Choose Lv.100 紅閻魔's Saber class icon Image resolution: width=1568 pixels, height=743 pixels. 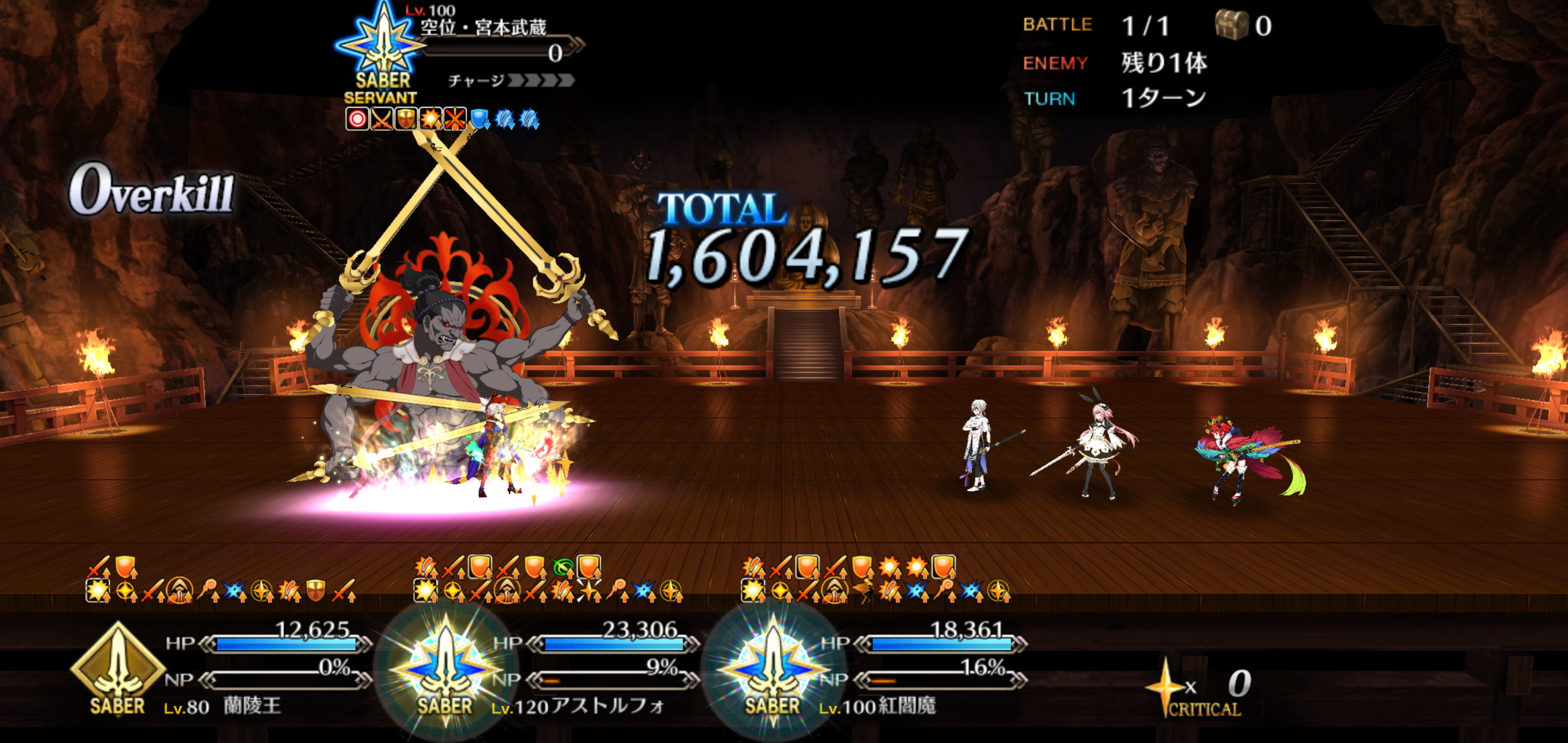773,670
